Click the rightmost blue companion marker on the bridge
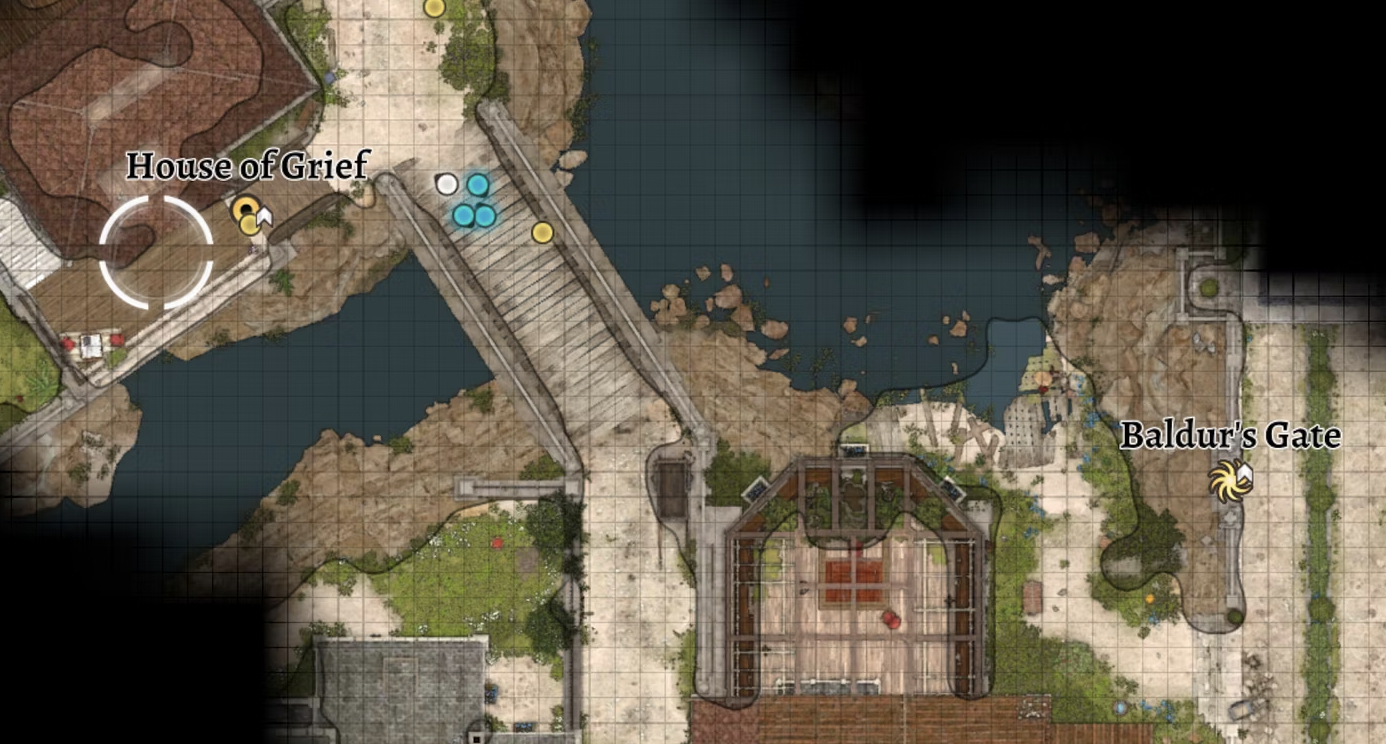Image resolution: width=1386 pixels, height=744 pixels. [x=486, y=214]
